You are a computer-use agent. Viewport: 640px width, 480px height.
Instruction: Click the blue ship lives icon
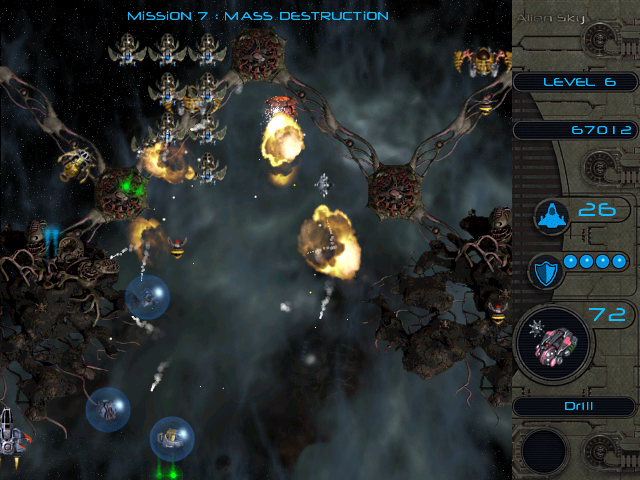[550, 214]
